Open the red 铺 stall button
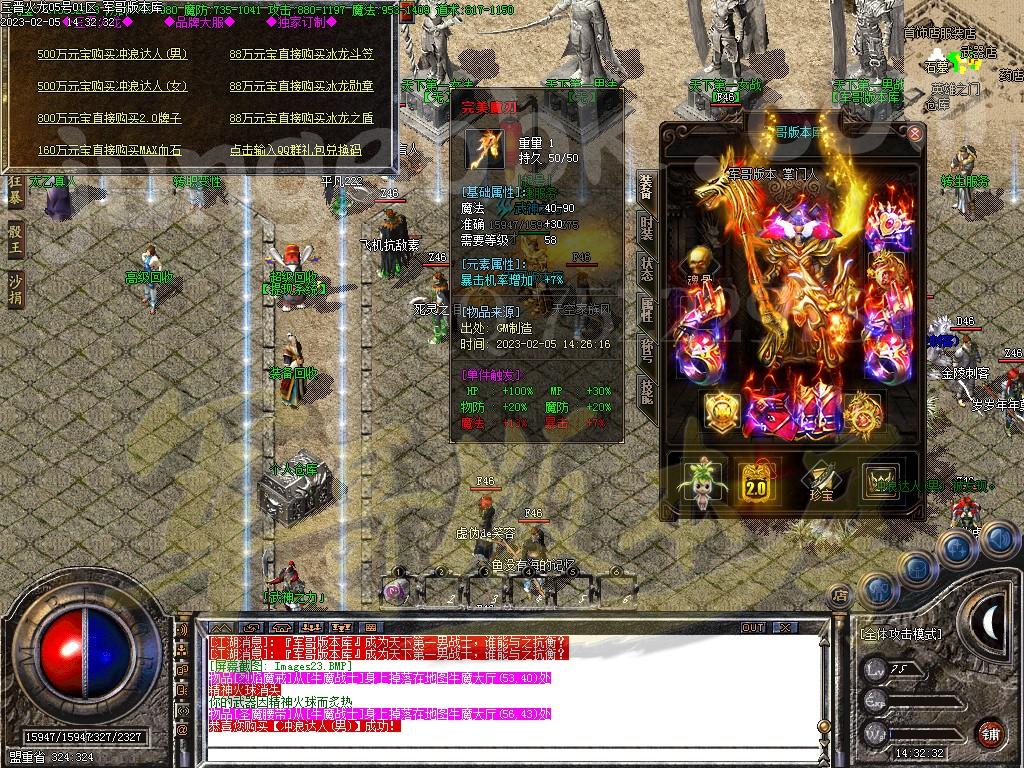The height and width of the screenshot is (768, 1024). pyautogui.click(x=990, y=733)
